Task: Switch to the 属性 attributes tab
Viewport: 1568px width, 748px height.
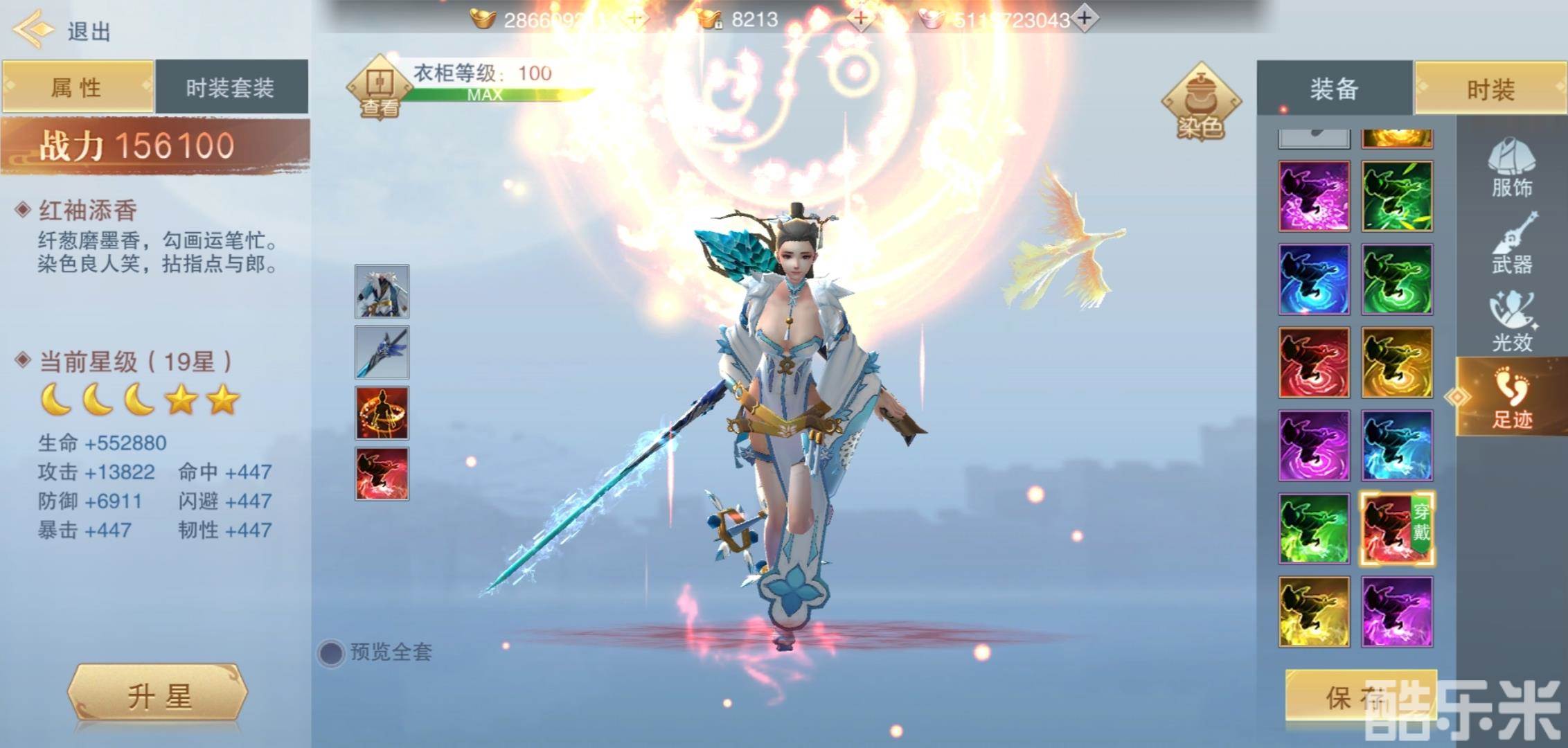Action: [78, 87]
